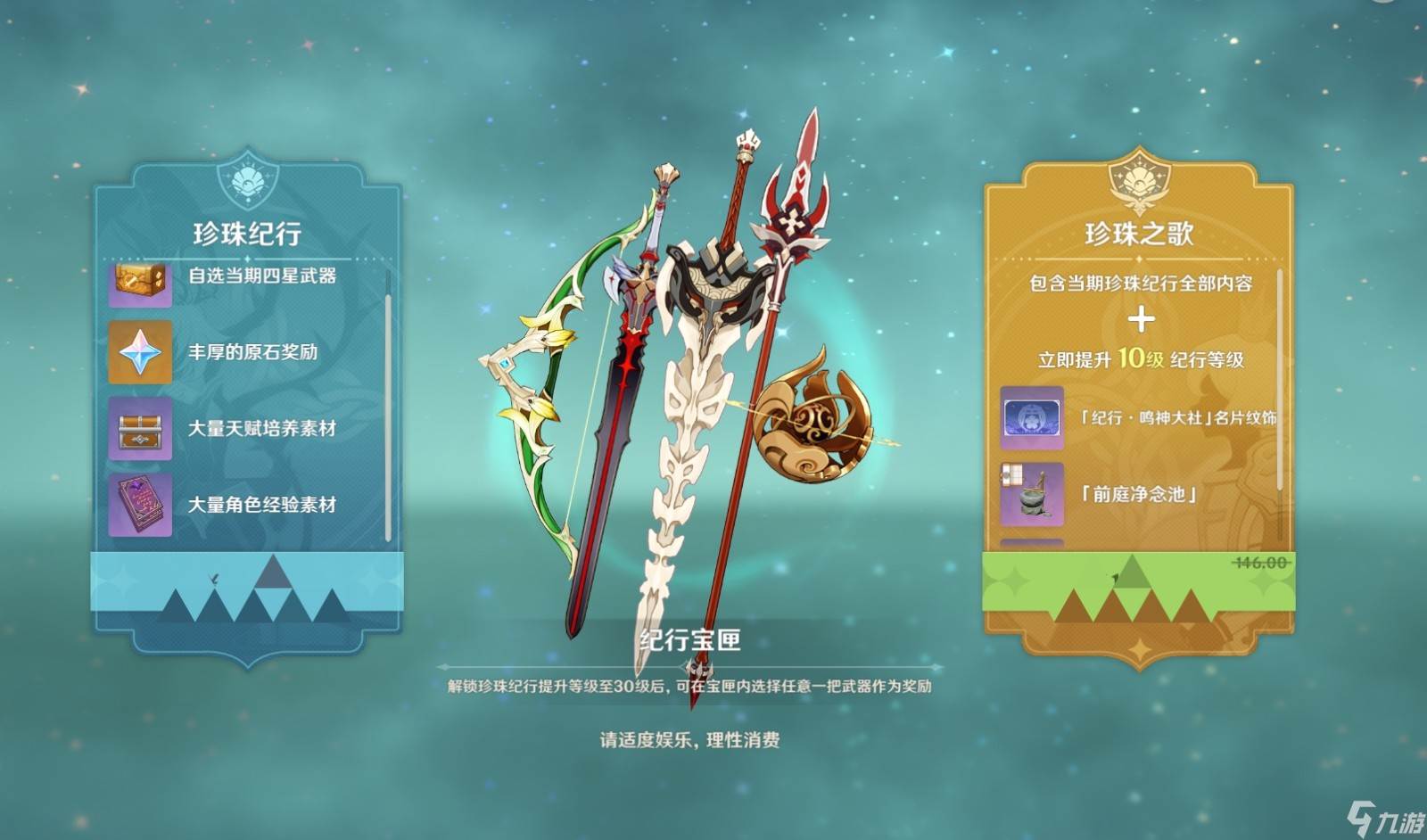The image size is (1427, 840).
Task: Select the four-star weapon chest icon
Action: click(140, 282)
